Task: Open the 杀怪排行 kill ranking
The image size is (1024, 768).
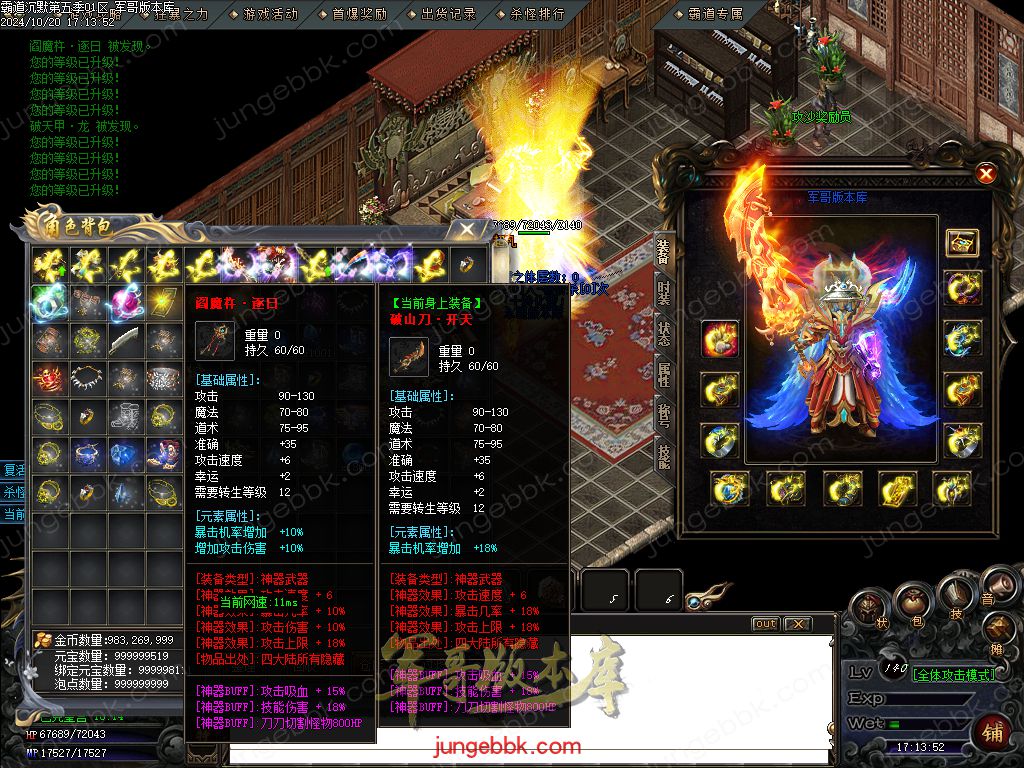Action: coord(537,14)
